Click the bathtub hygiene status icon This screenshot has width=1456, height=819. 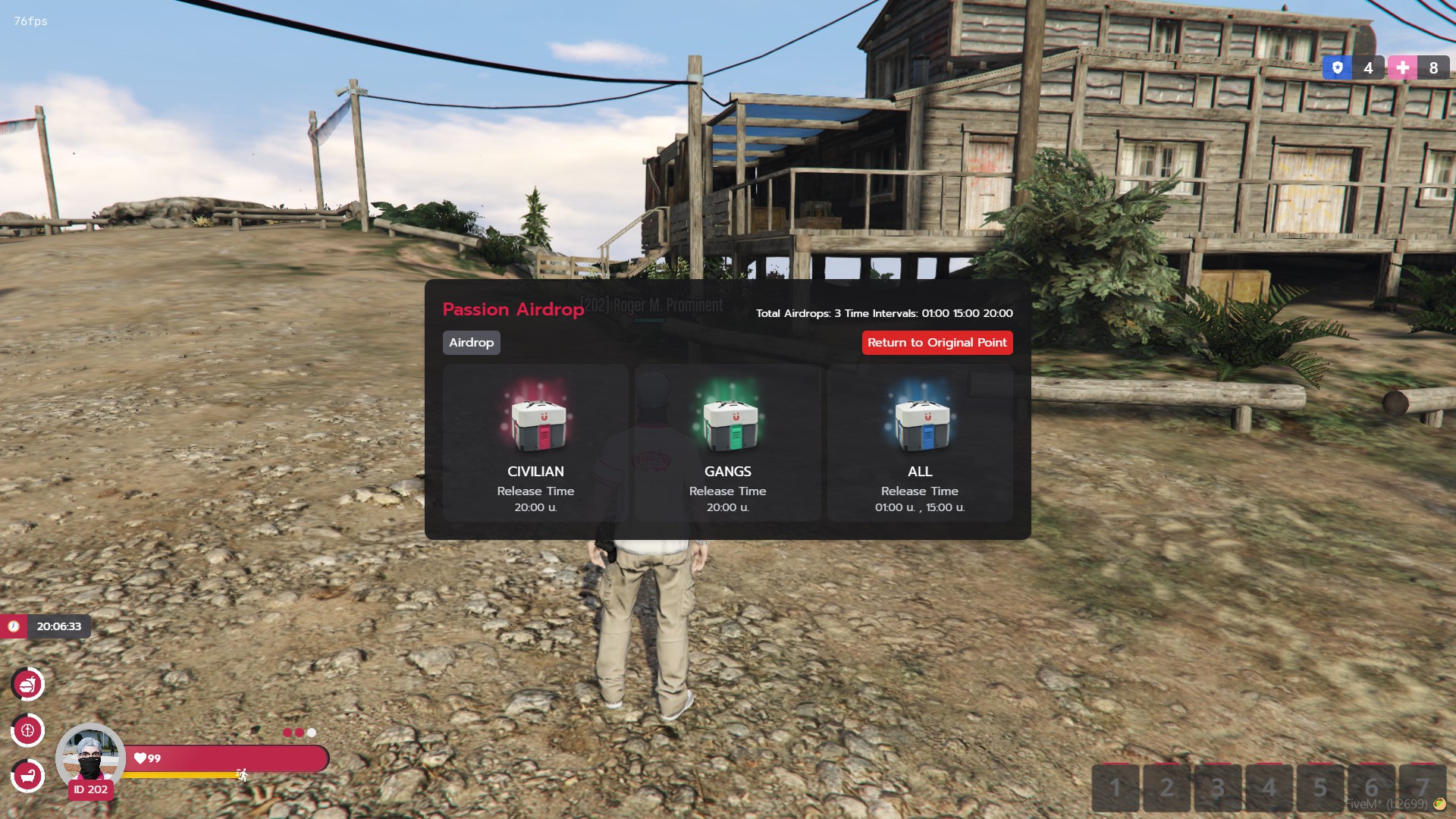click(28, 776)
